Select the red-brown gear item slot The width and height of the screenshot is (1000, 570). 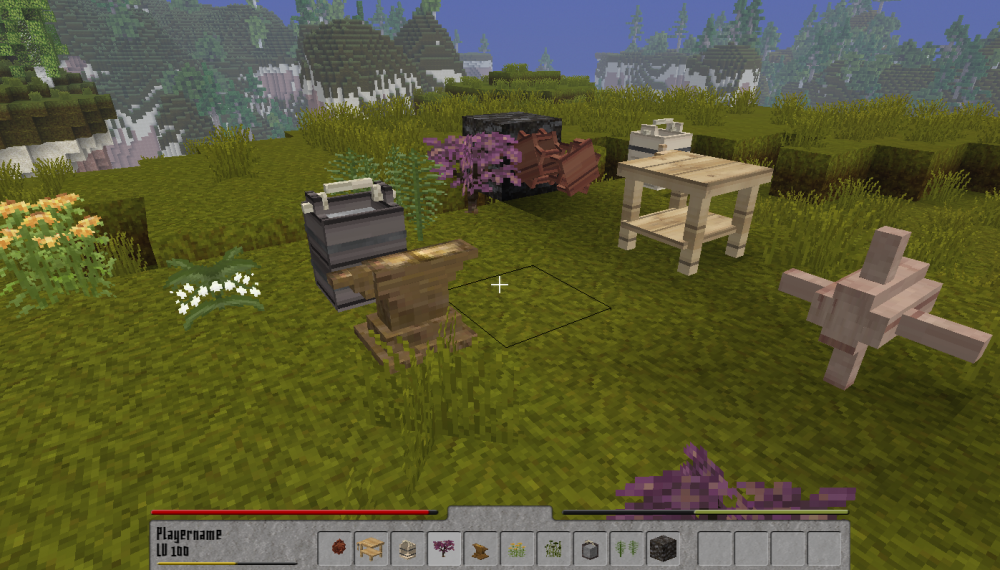pos(335,548)
